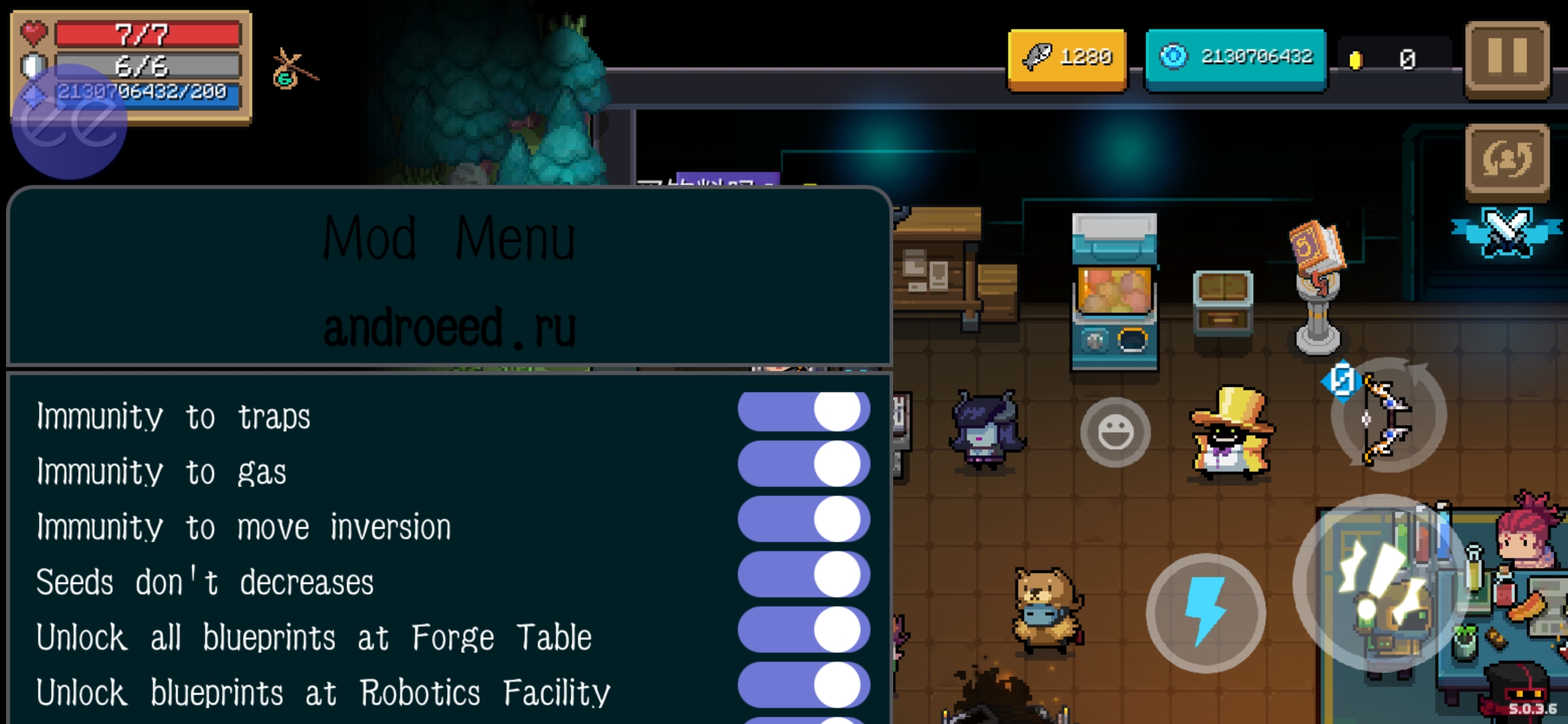
Task: Open the blue gem currency counter
Action: point(1236,58)
